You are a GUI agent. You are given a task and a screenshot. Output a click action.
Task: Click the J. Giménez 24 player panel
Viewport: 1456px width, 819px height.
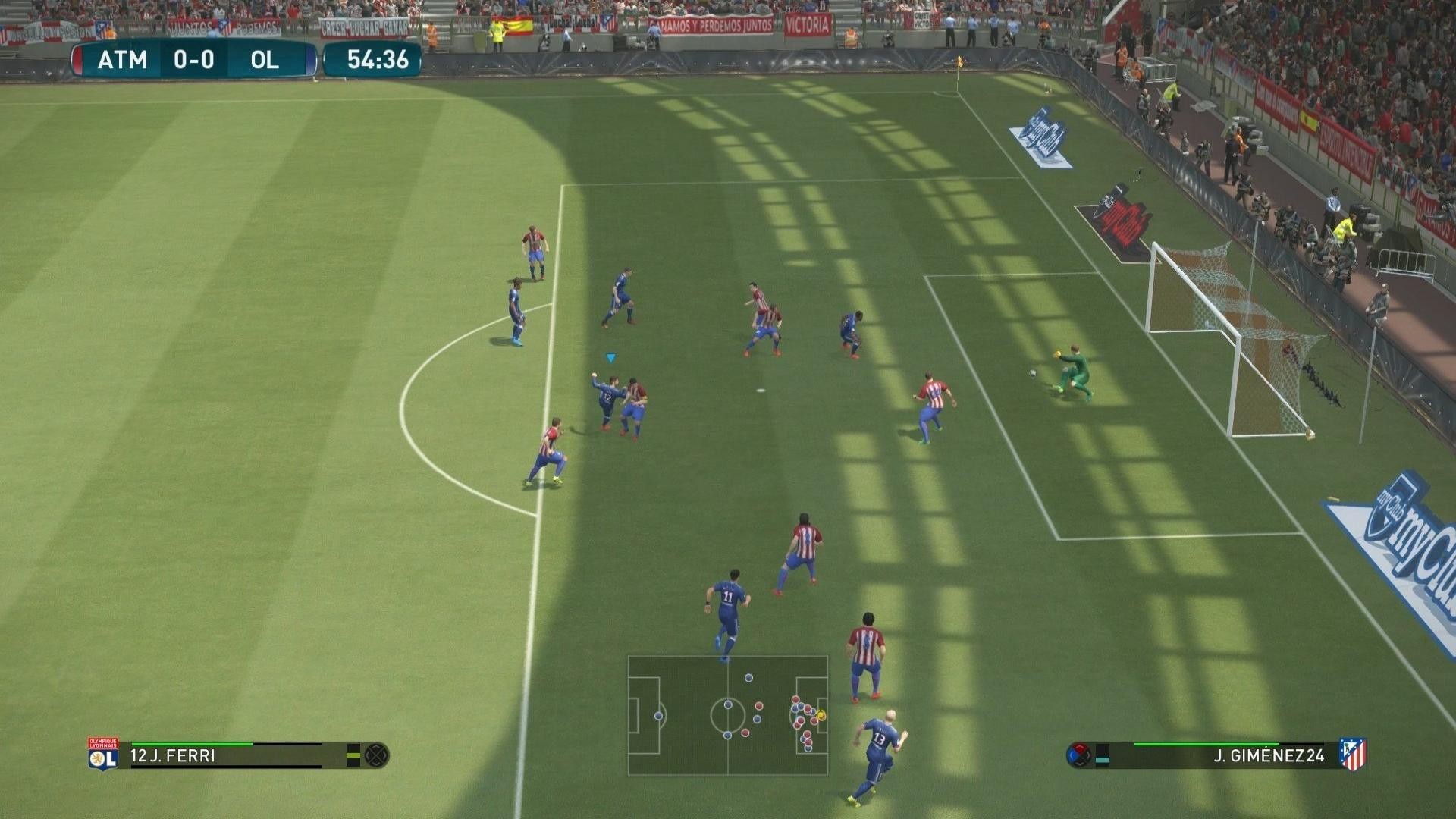coord(1222,755)
